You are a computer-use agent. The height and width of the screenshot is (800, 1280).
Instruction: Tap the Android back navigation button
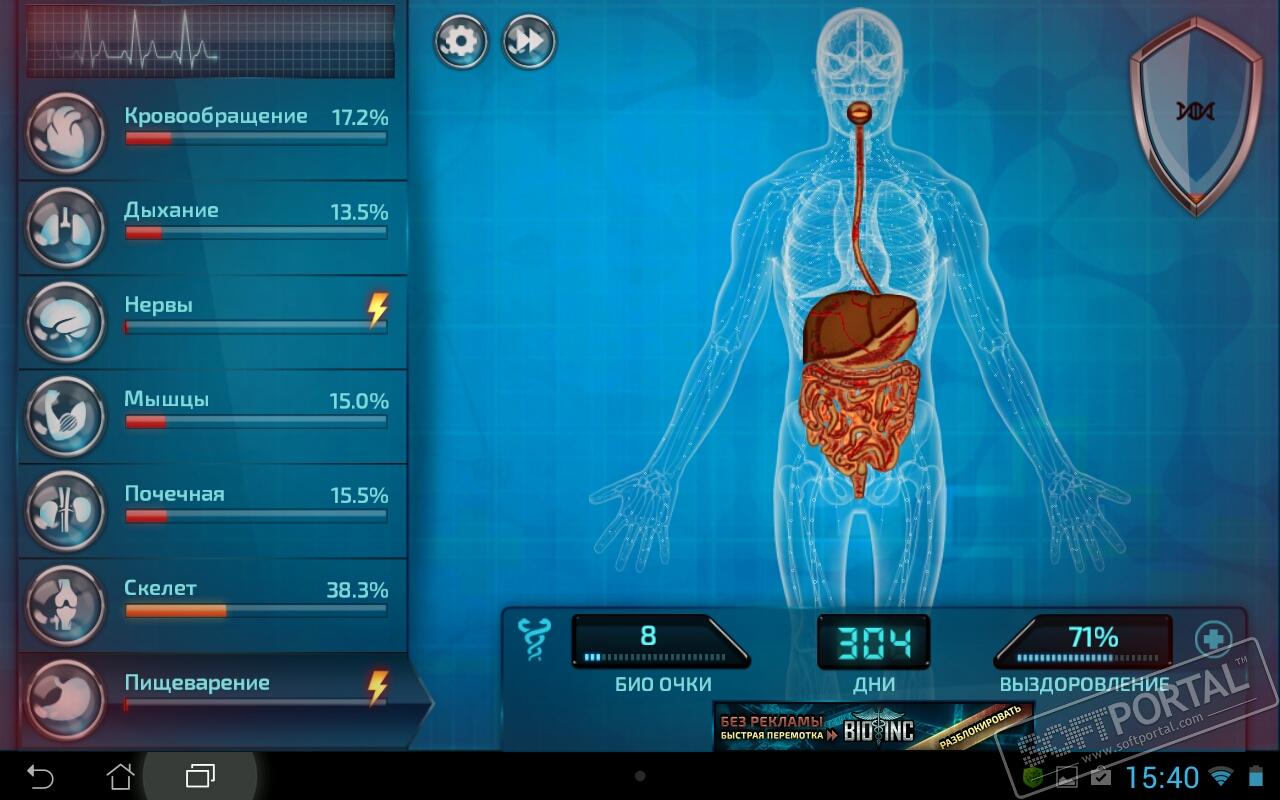(x=40, y=776)
